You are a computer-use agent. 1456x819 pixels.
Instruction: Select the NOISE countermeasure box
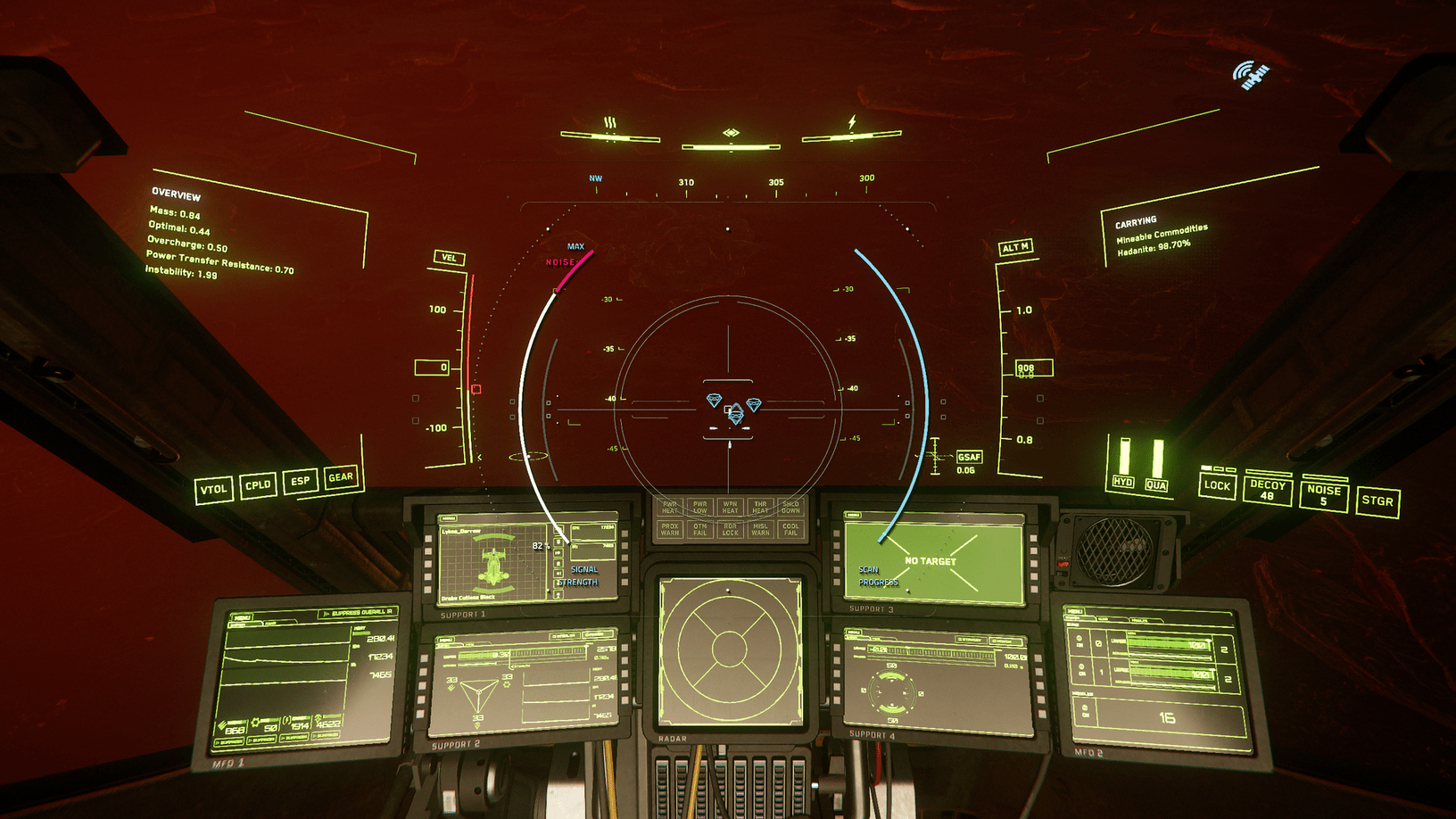click(1323, 495)
